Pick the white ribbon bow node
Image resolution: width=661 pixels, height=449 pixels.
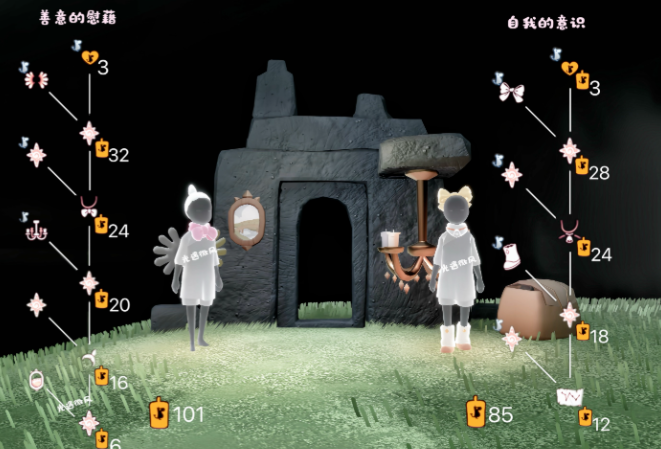pos(511,93)
